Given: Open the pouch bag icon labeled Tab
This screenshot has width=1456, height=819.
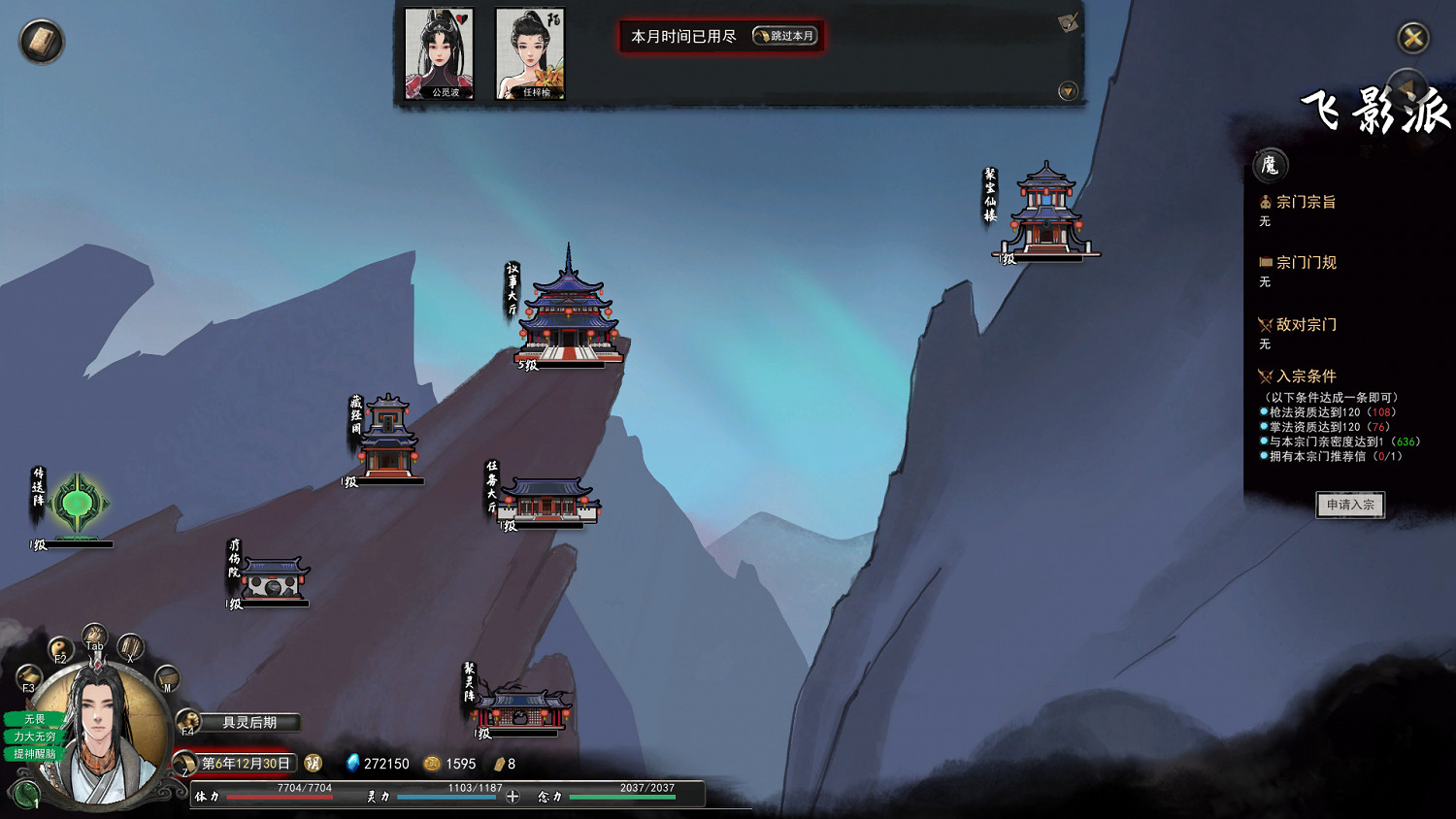Looking at the screenshot, I should pyautogui.click(x=94, y=637).
